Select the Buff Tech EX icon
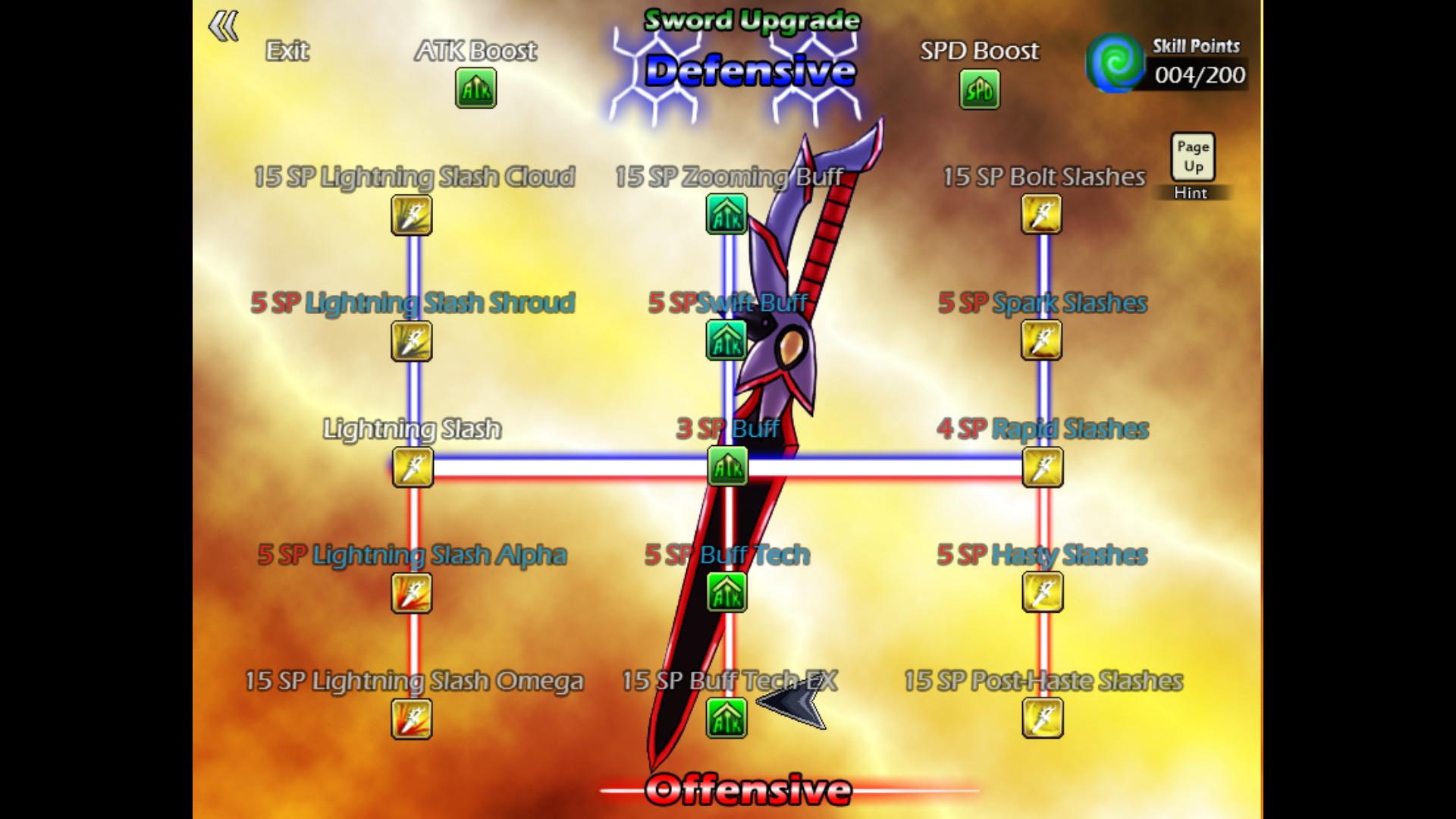Image resolution: width=1456 pixels, height=819 pixels. click(x=726, y=720)
